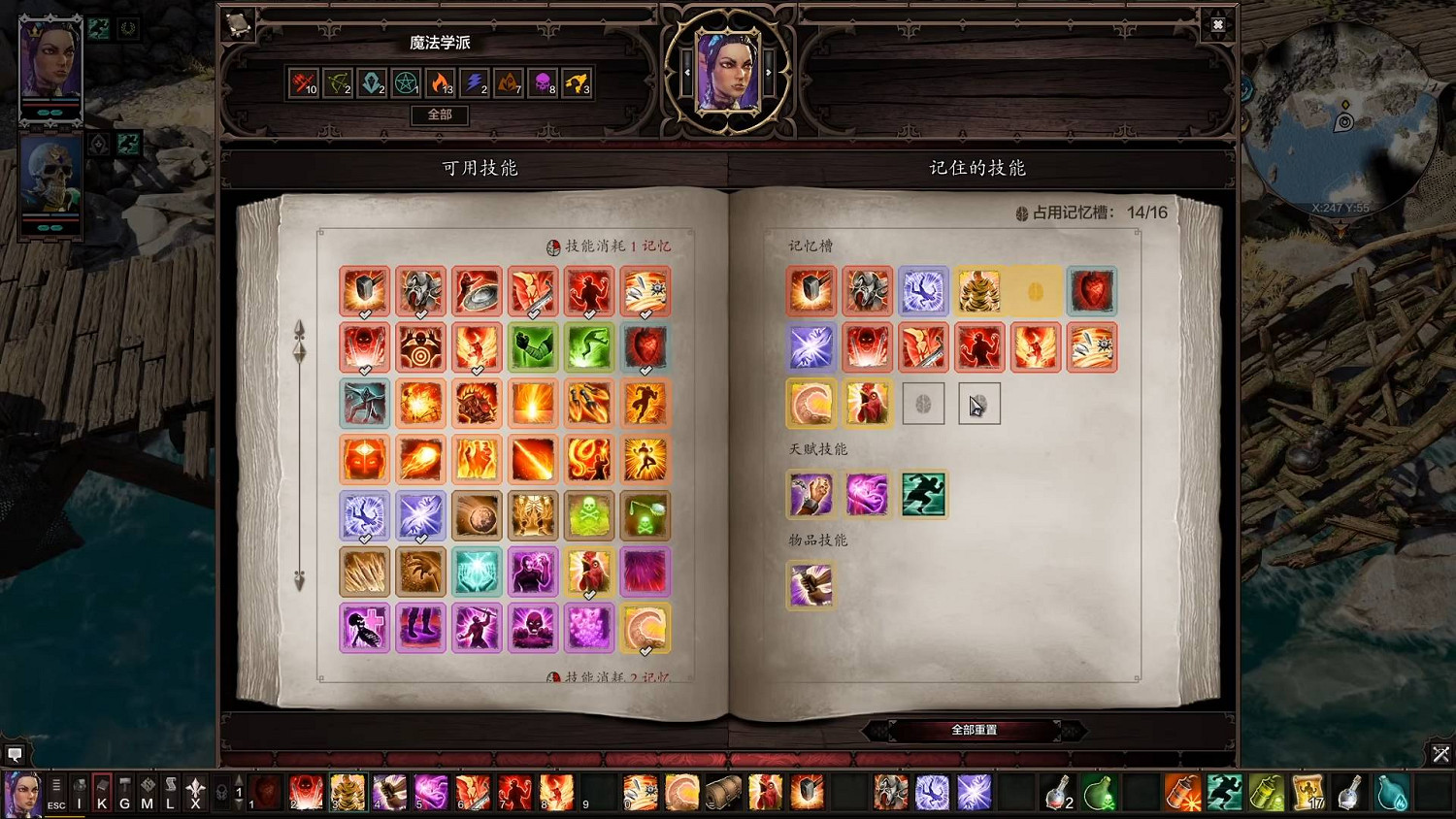Filter skills by the Pyrokinetic flame school icon
This screenshot has height=819, width=1456.
click(439, 83)
